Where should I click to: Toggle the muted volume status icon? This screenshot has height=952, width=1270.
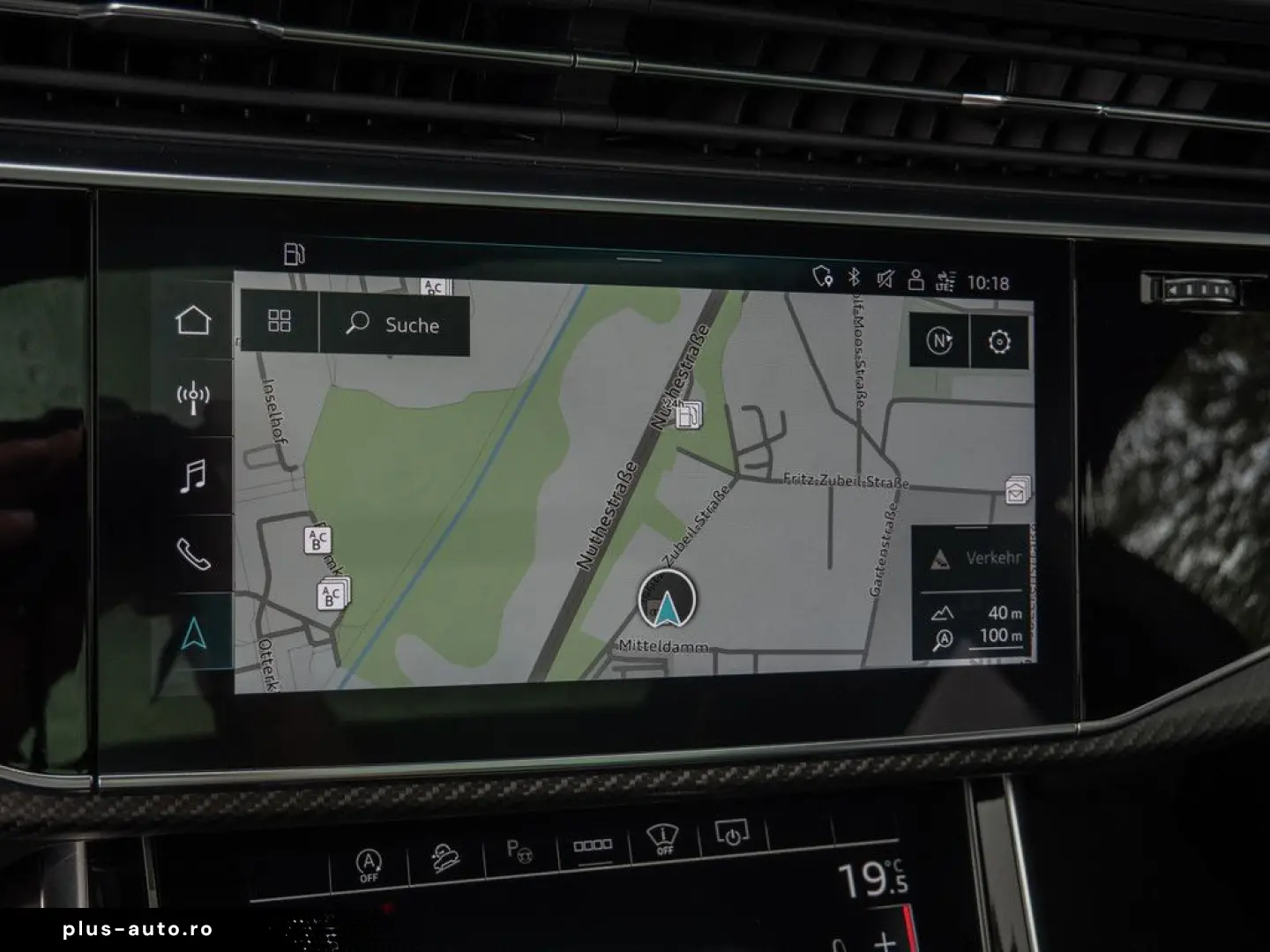pyautogui.click(x=885, y=280)
